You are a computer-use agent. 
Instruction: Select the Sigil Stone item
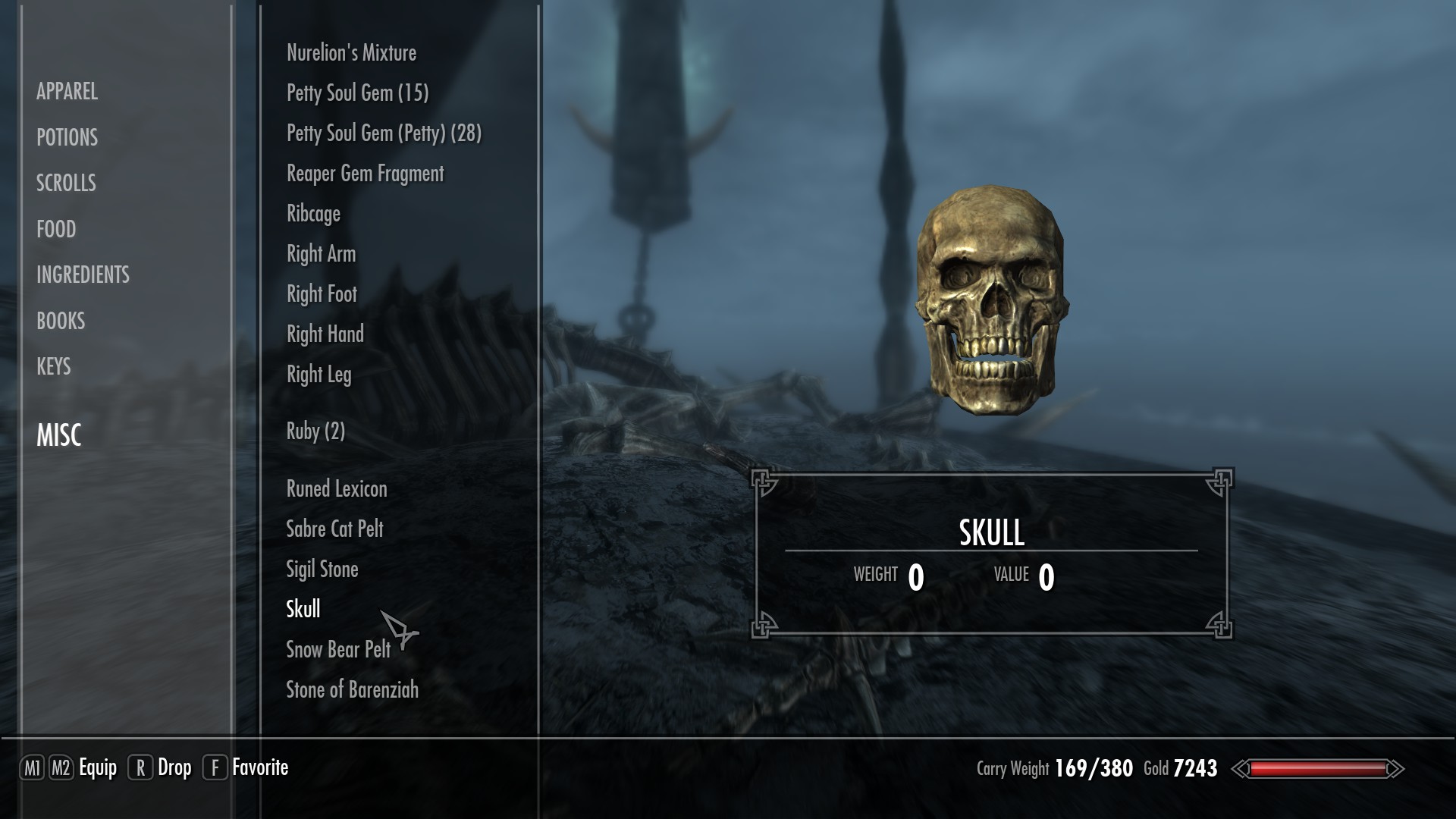[322, 570]
